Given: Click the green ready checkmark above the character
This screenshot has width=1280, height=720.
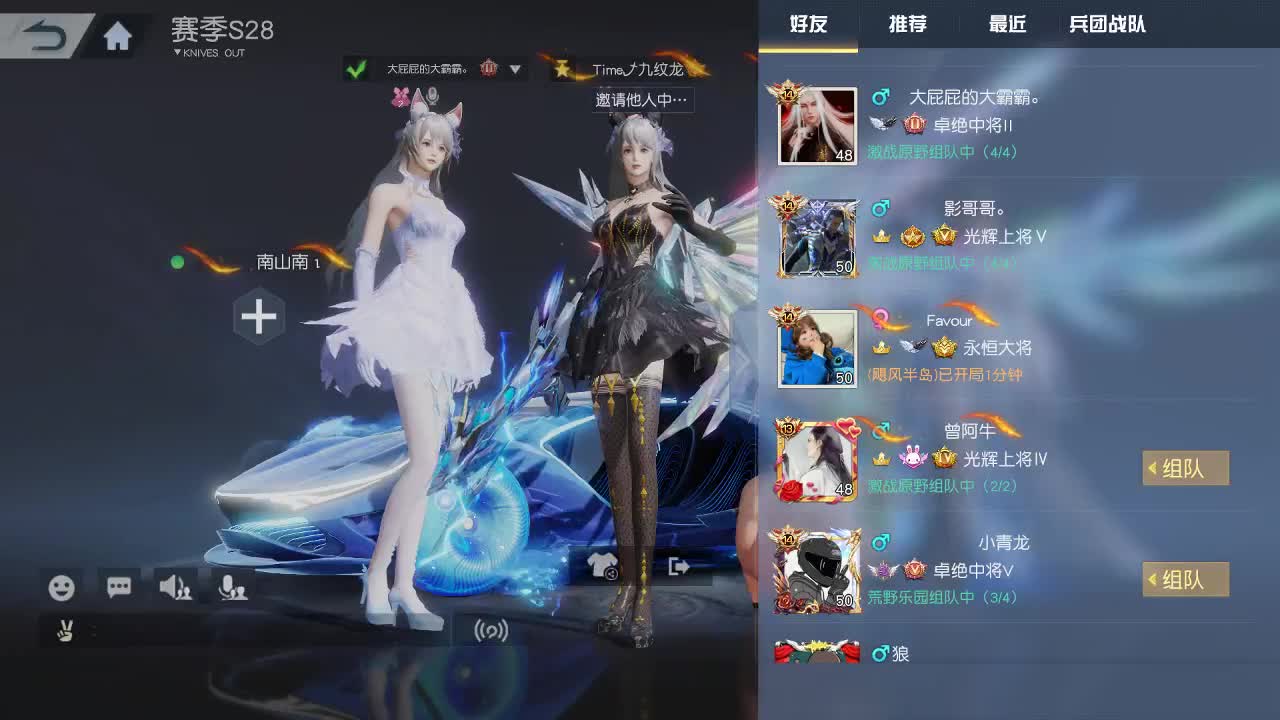Looking at the screenshot, I should point(356,70).
